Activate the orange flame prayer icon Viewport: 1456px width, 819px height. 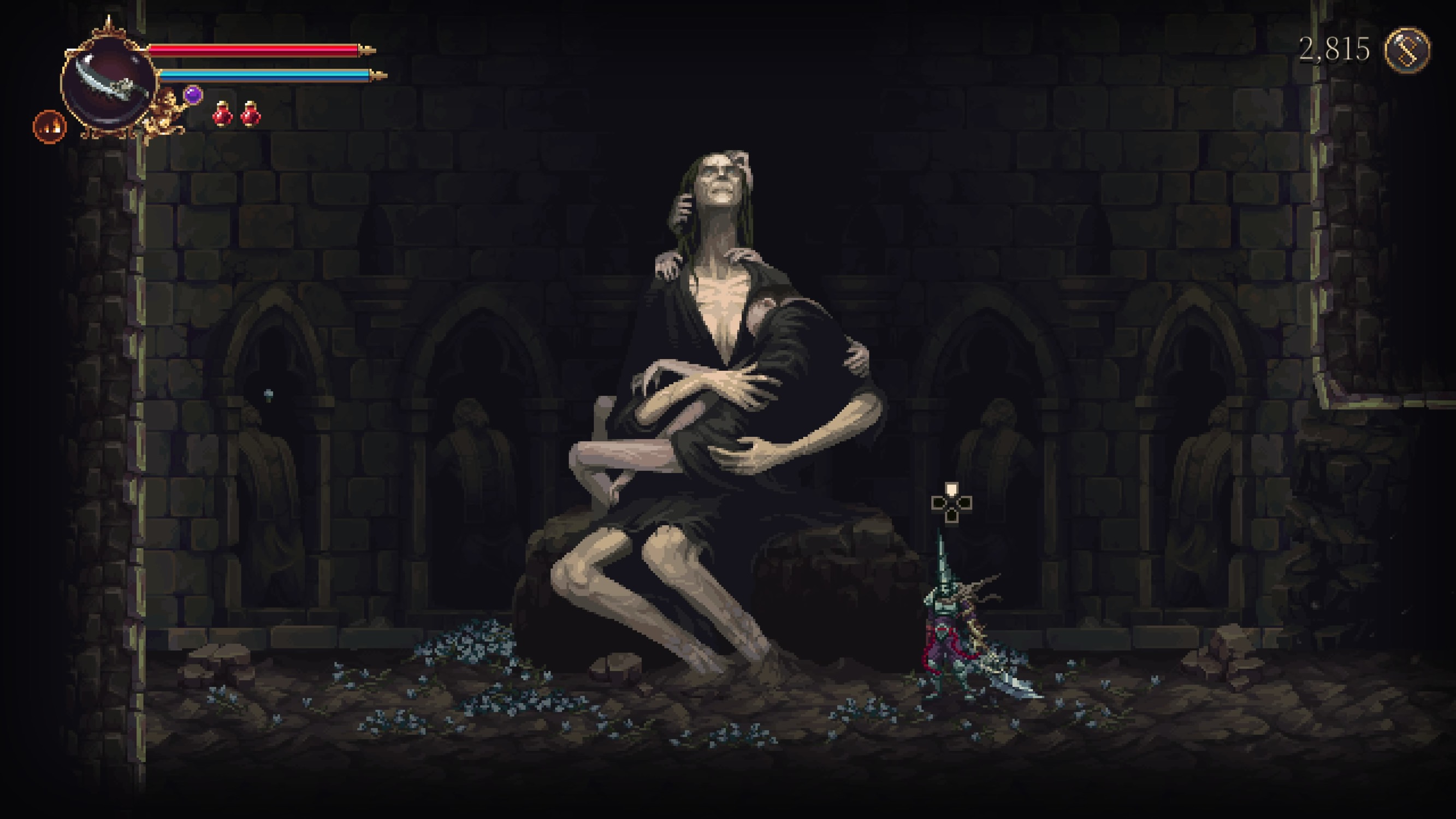click(x=50, y=127)
